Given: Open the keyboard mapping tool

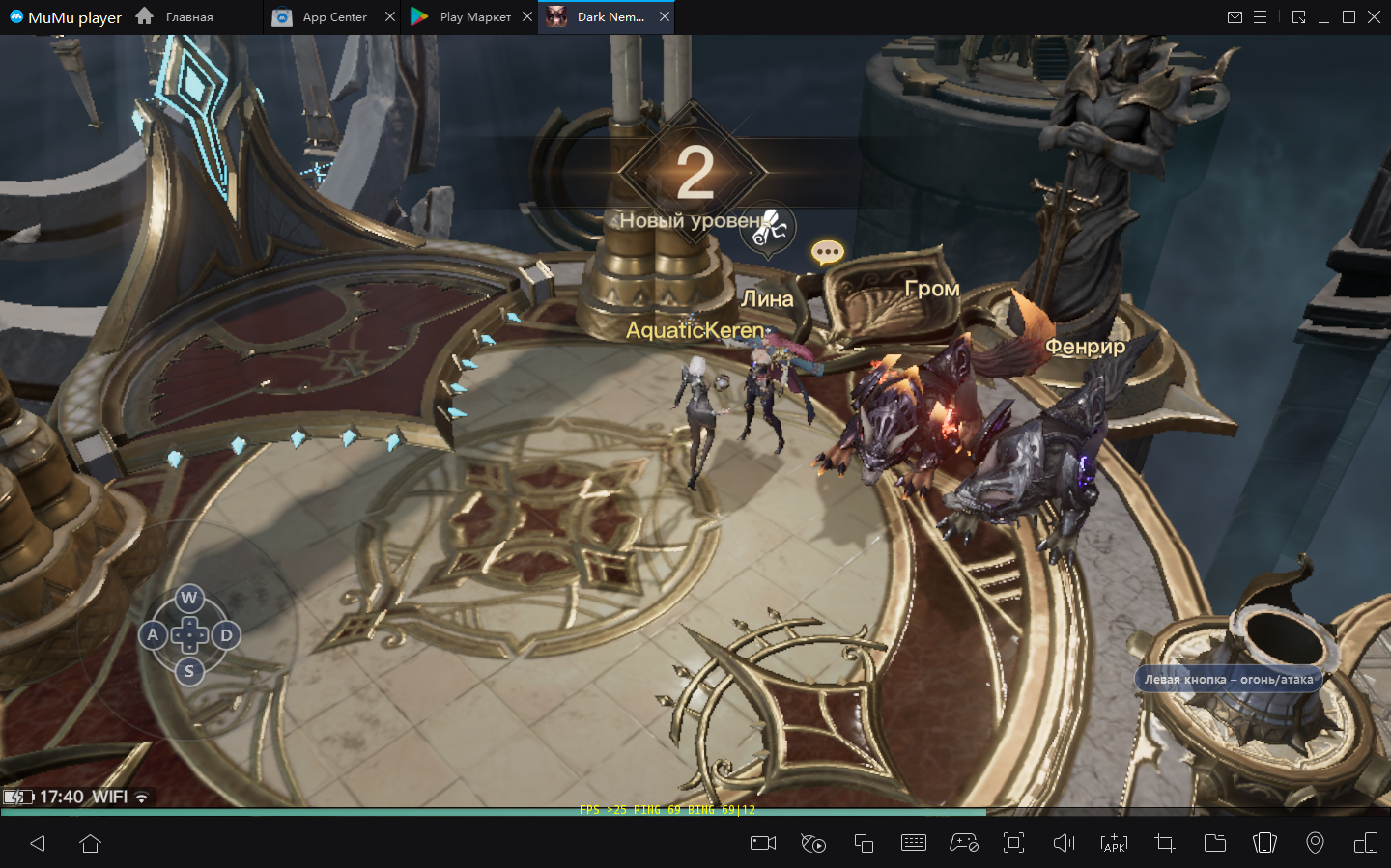Looking at the screenshot, I should pyautogui.click(x=913, y=843).
